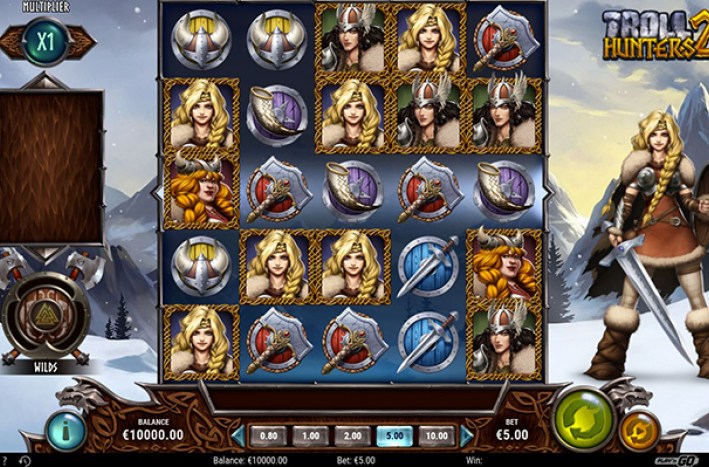Click the right arrow of bet selector
Image resolution: width=709 pixels, height=467 pixels.
point(466,436)
